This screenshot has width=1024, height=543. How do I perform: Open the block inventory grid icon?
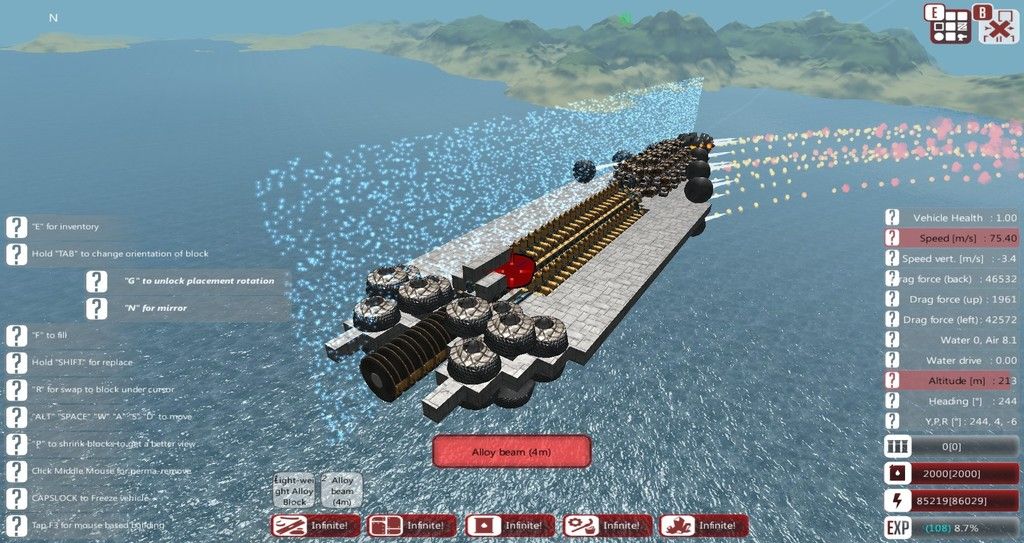[951, 25]
